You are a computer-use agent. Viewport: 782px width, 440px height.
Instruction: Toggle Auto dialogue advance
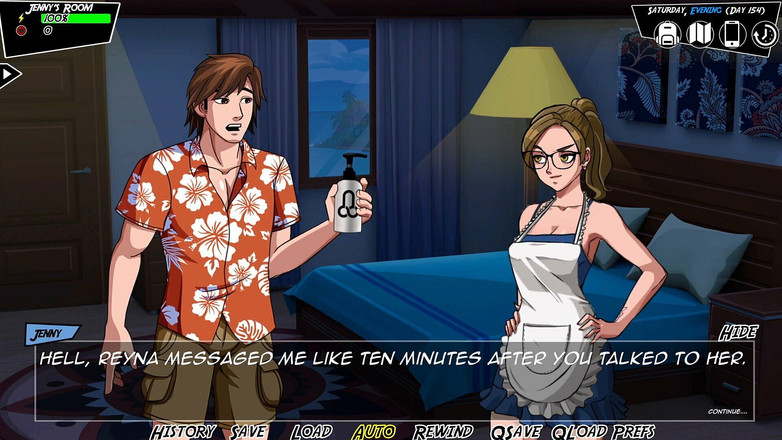[374, 431]
